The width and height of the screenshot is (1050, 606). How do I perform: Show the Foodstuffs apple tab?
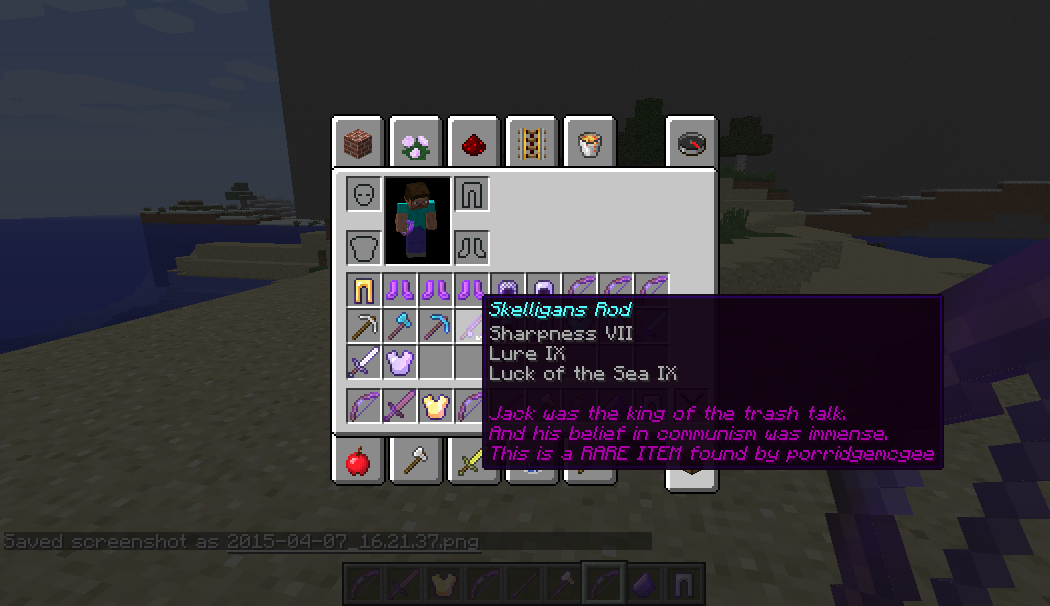tap(358, 461)
